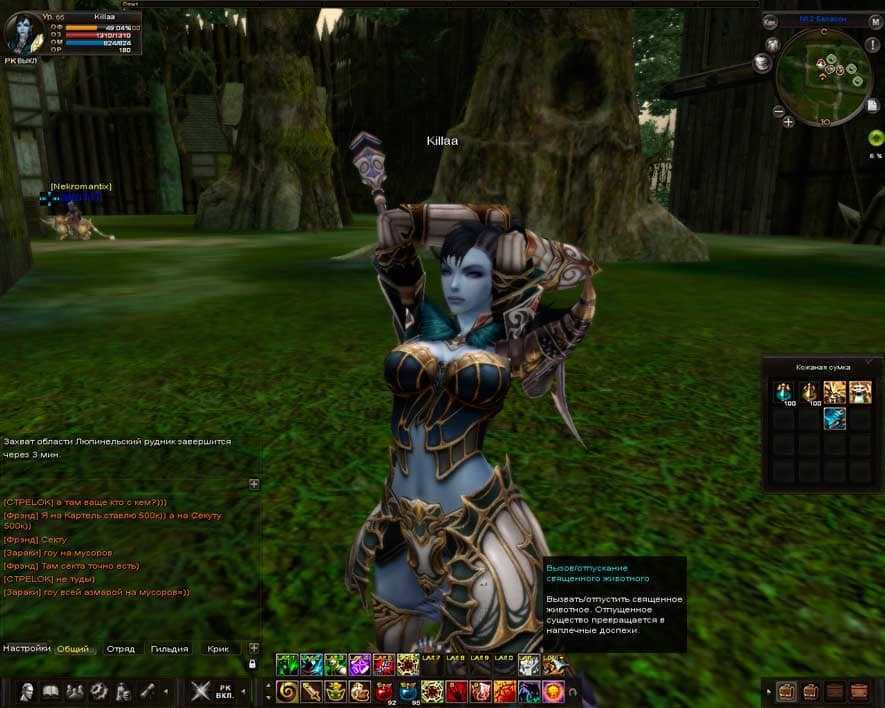This screenshot has height=708, width=885.
Task: Switch to the Крик chat tab
Action: [x=218, y=649]
